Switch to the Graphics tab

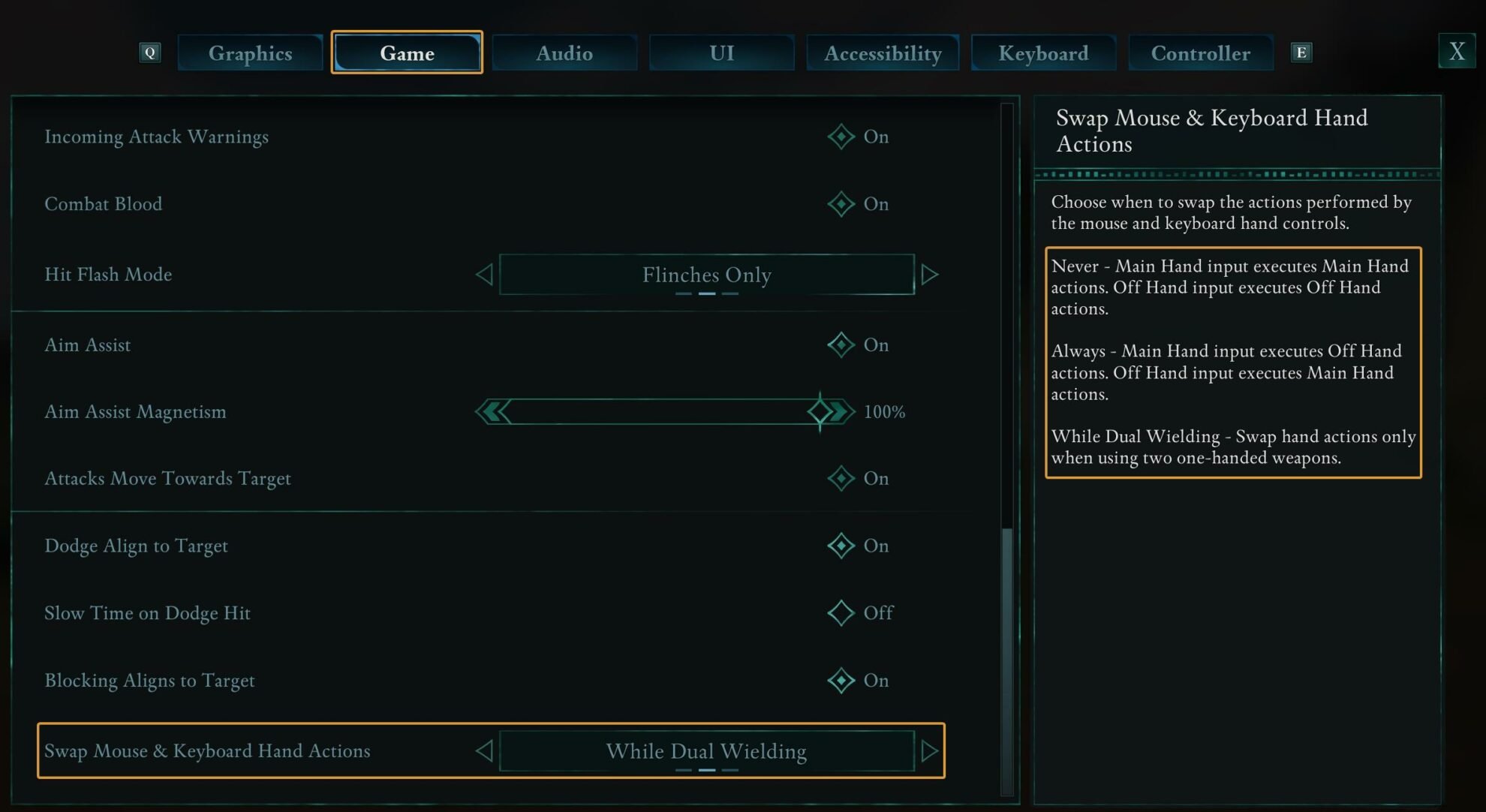(250, 53)
